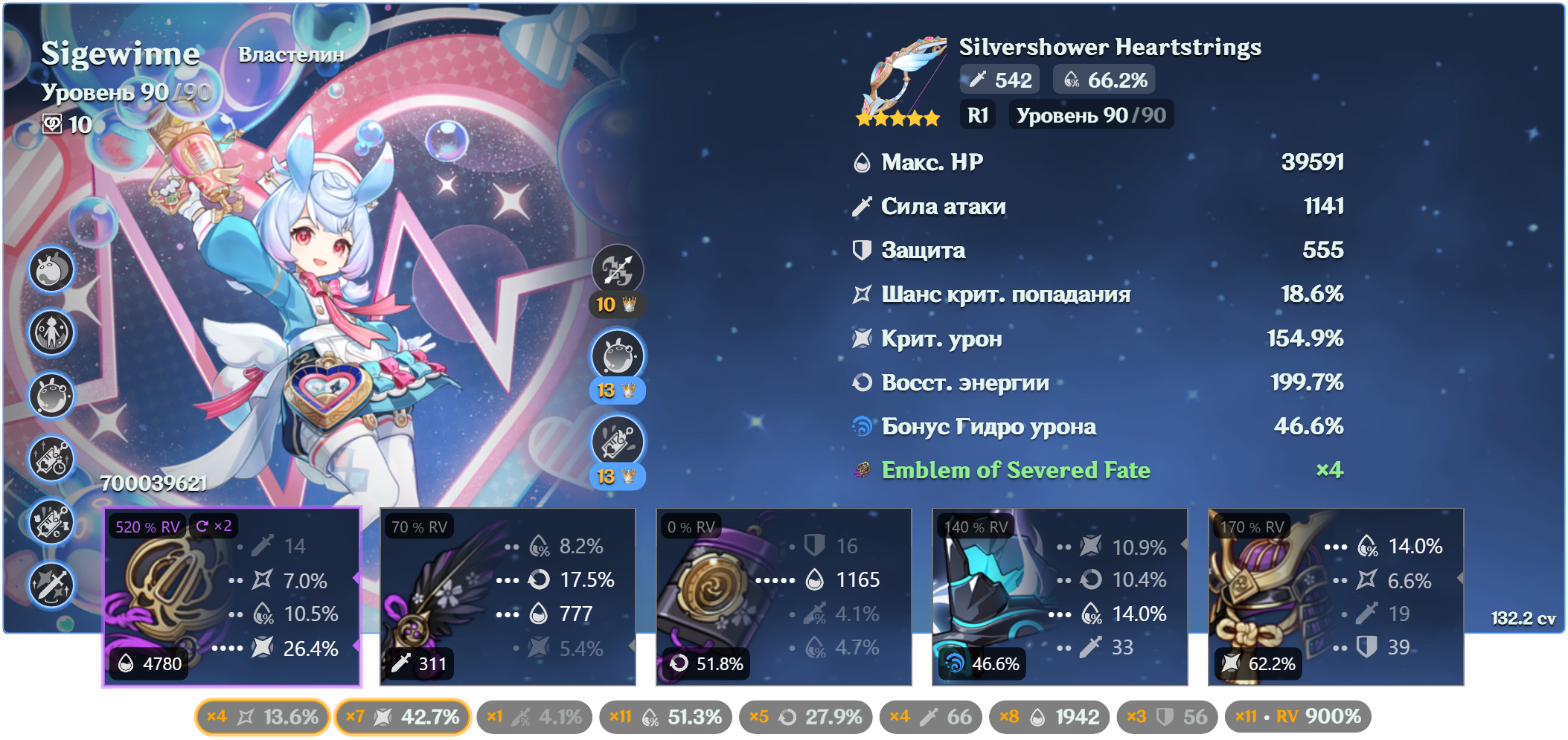Toggle the x7 Crit DMG 42.7% substat filter
1568x740 pixels.
[403, 717]
